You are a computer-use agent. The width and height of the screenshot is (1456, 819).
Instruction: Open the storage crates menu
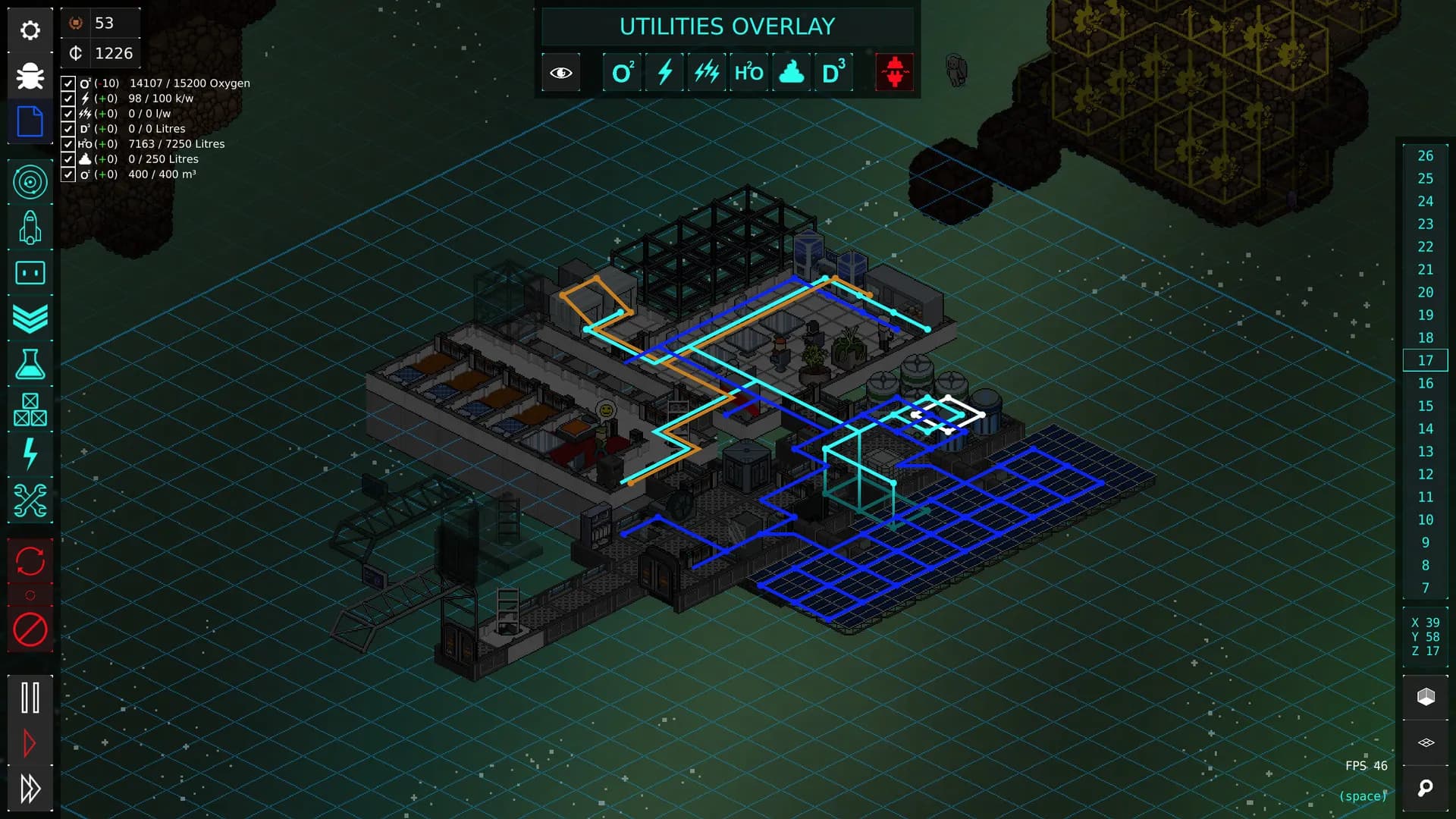pyautogui.click(x=30, y=409)
